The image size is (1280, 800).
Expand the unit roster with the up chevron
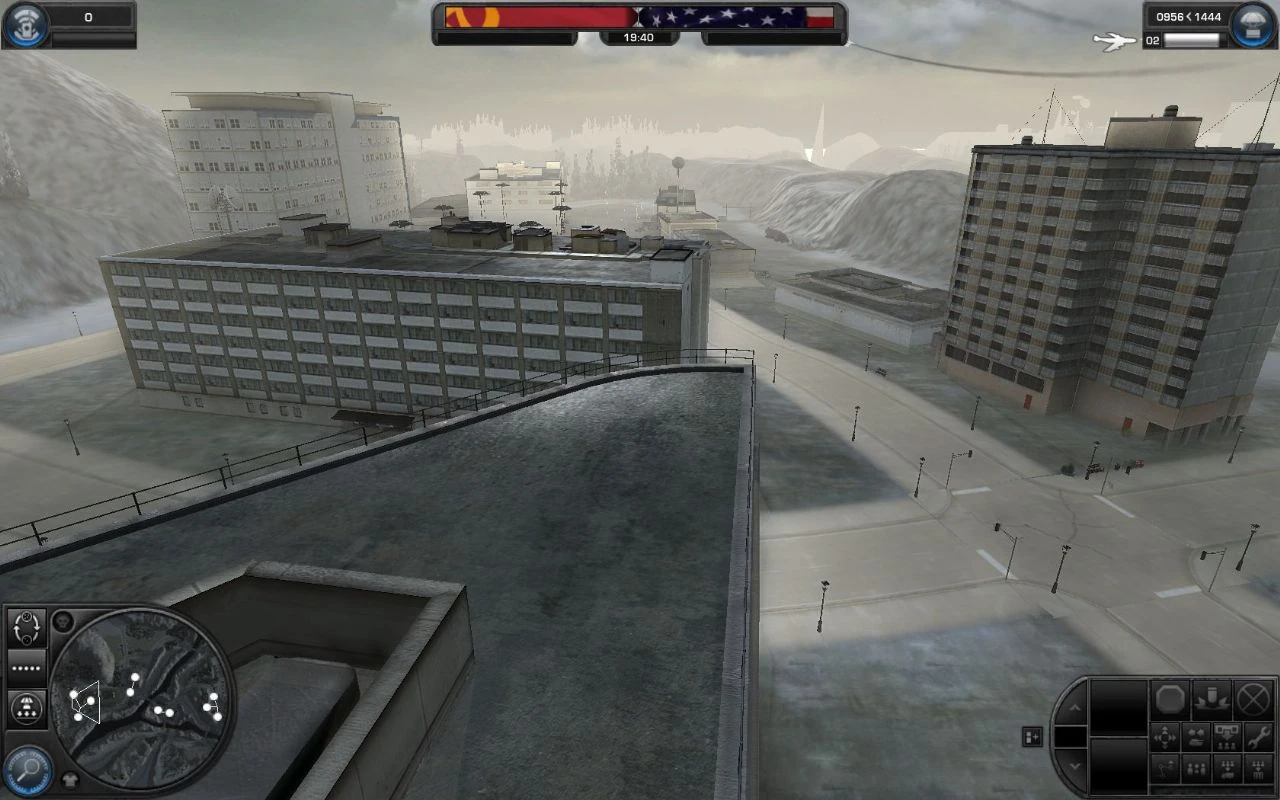tap(1075, 708)
